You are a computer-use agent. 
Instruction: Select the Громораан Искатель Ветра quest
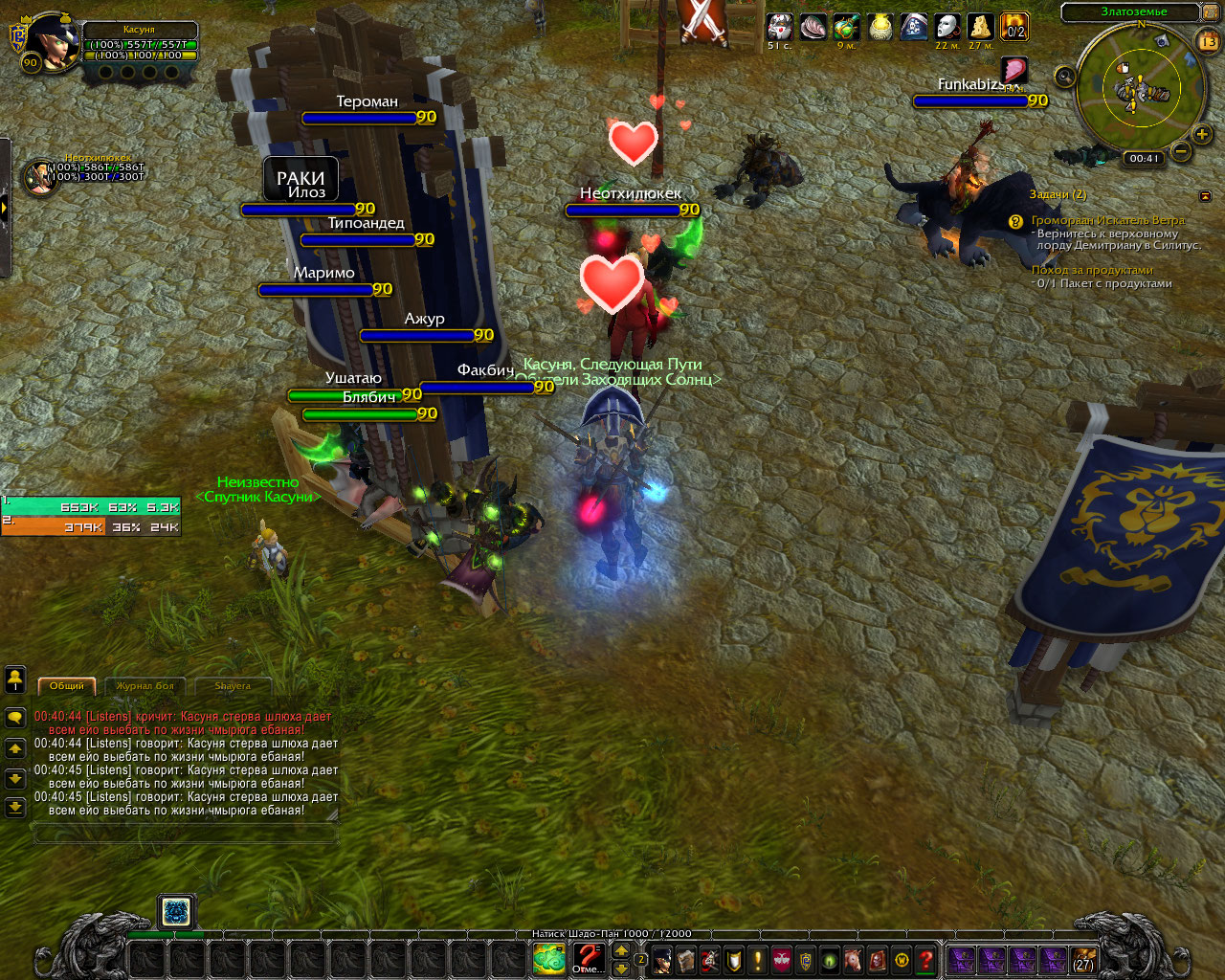(1107, 220)
